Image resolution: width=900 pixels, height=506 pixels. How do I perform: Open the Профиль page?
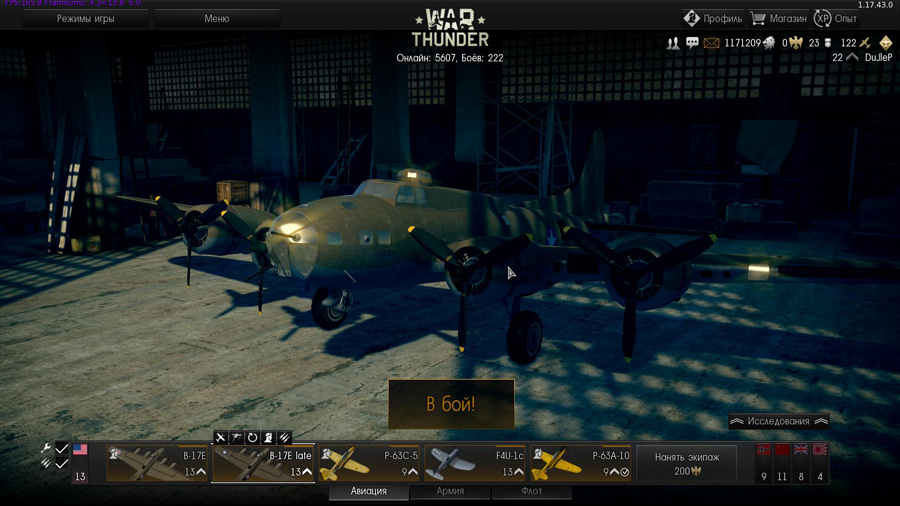(713, 18)
